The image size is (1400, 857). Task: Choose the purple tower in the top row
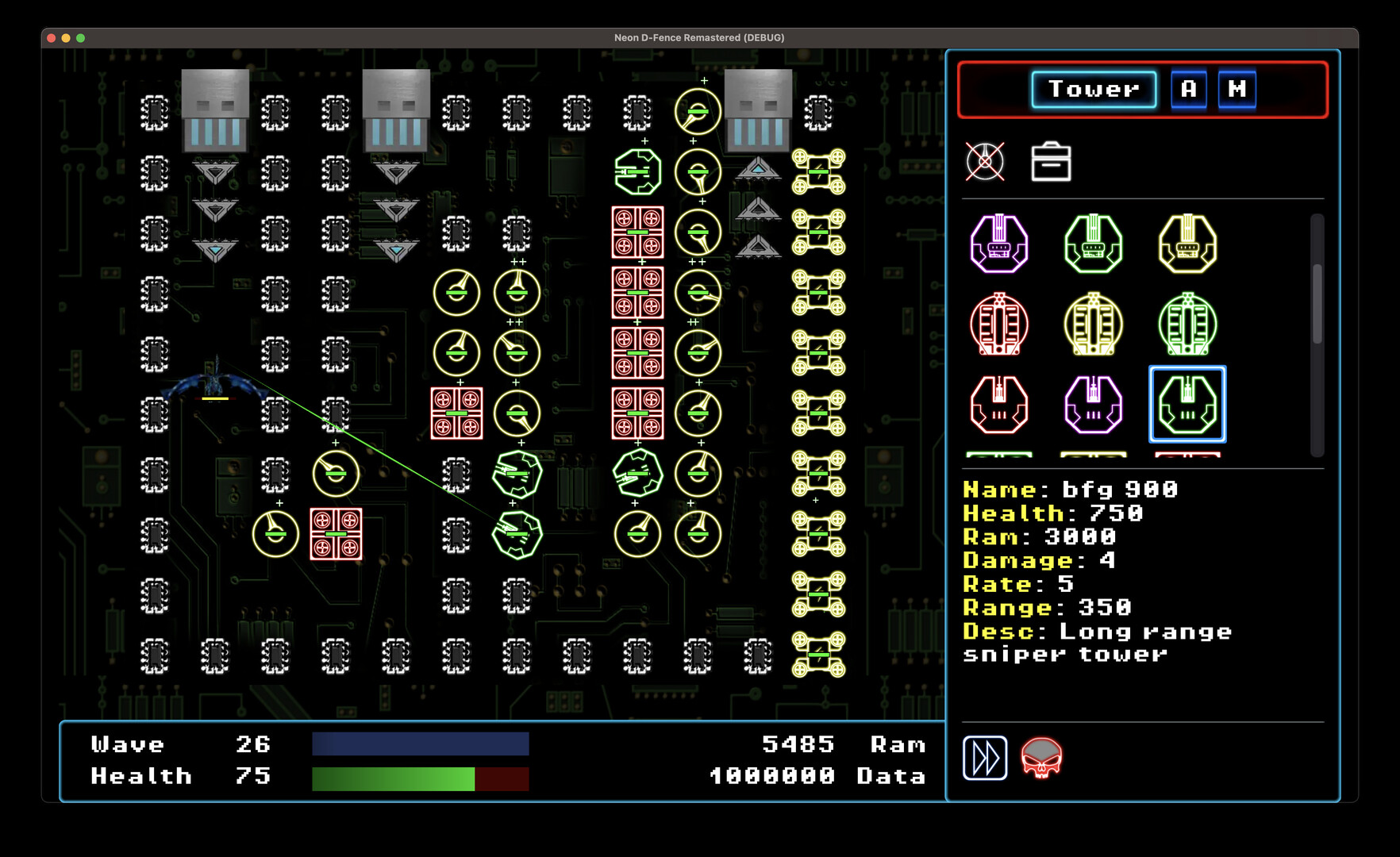(999, 244)
